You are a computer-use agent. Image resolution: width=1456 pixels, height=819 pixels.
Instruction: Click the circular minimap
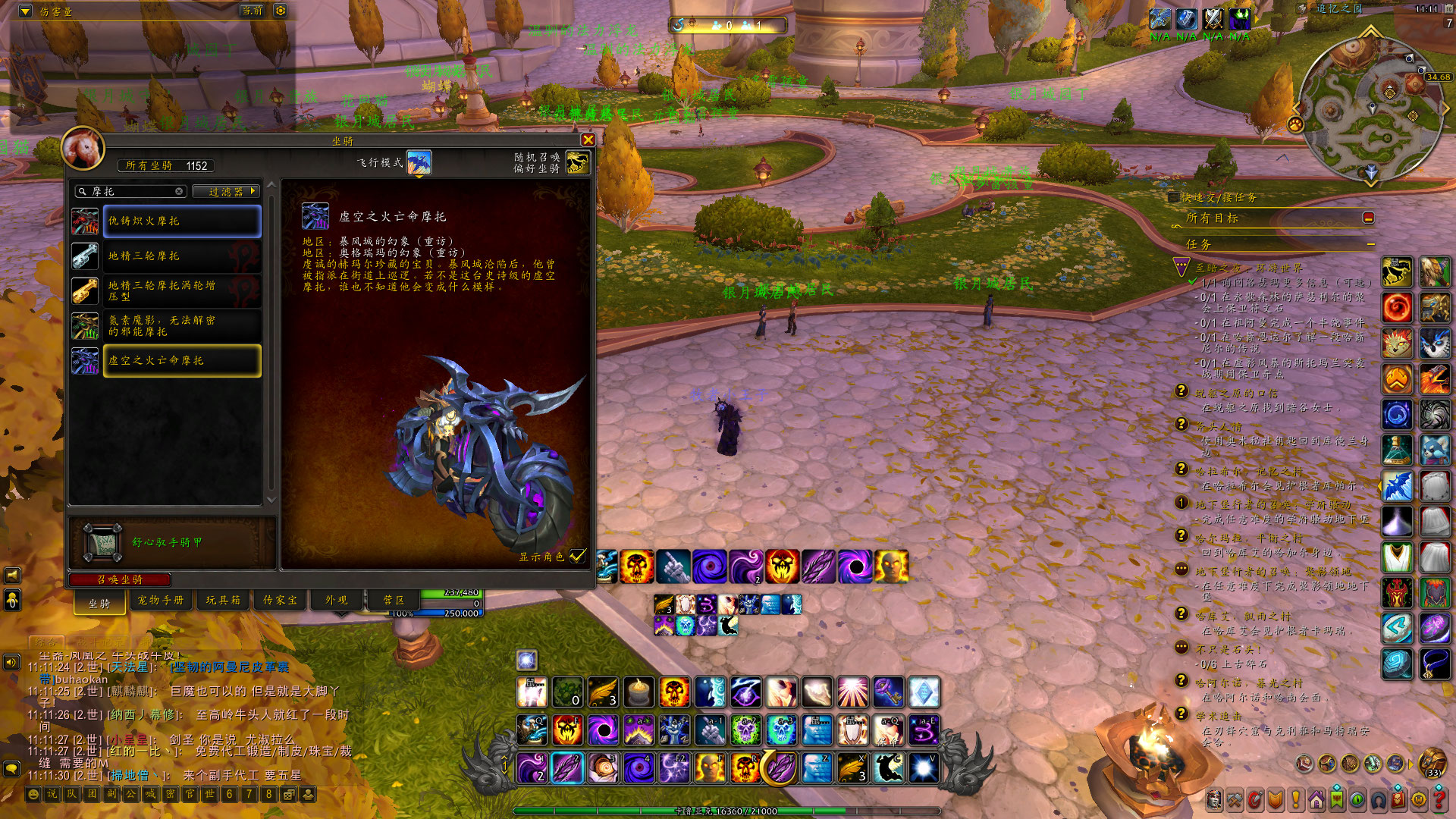click(x=1370, y=108)
